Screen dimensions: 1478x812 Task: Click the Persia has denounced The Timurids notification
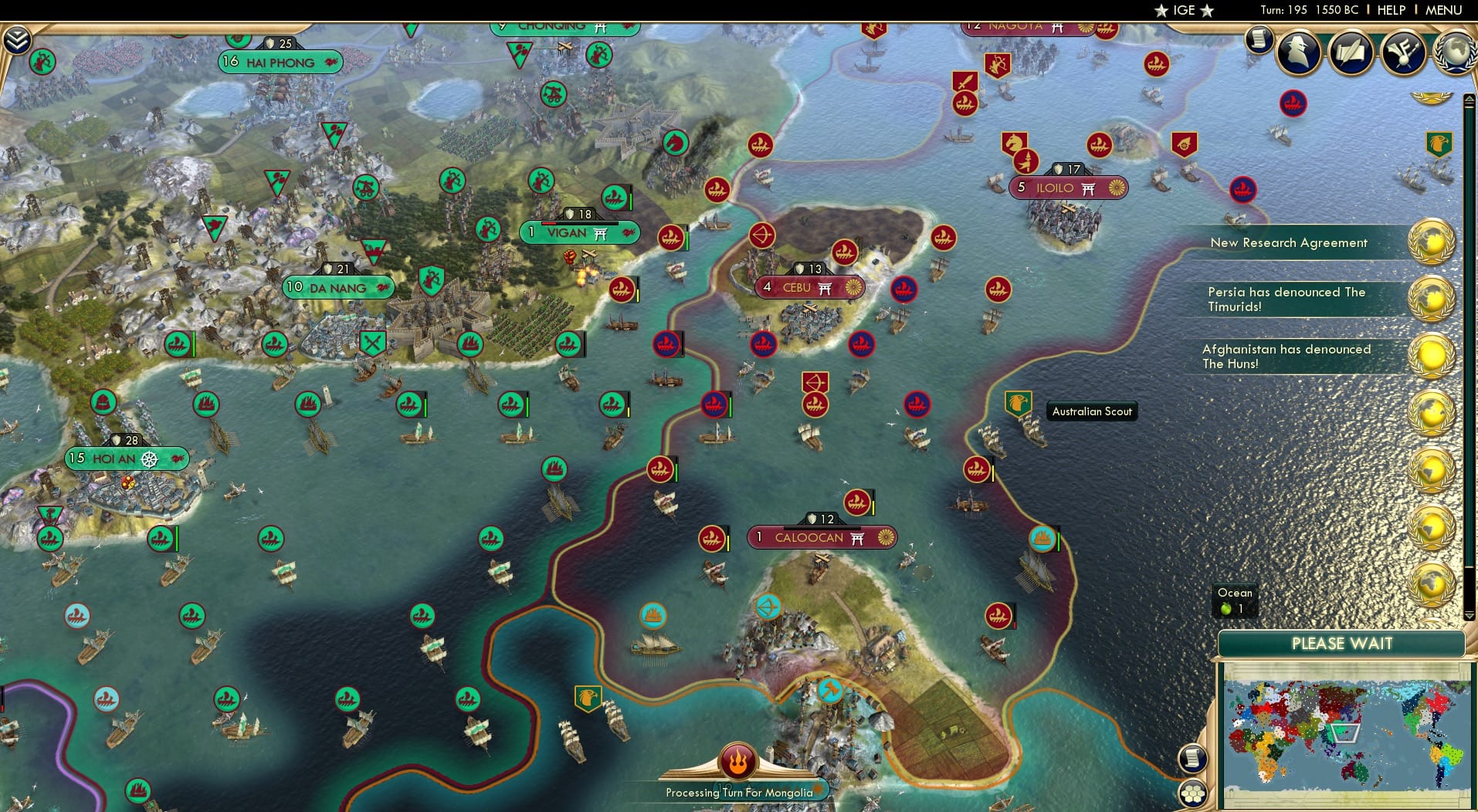point(1286,299)
